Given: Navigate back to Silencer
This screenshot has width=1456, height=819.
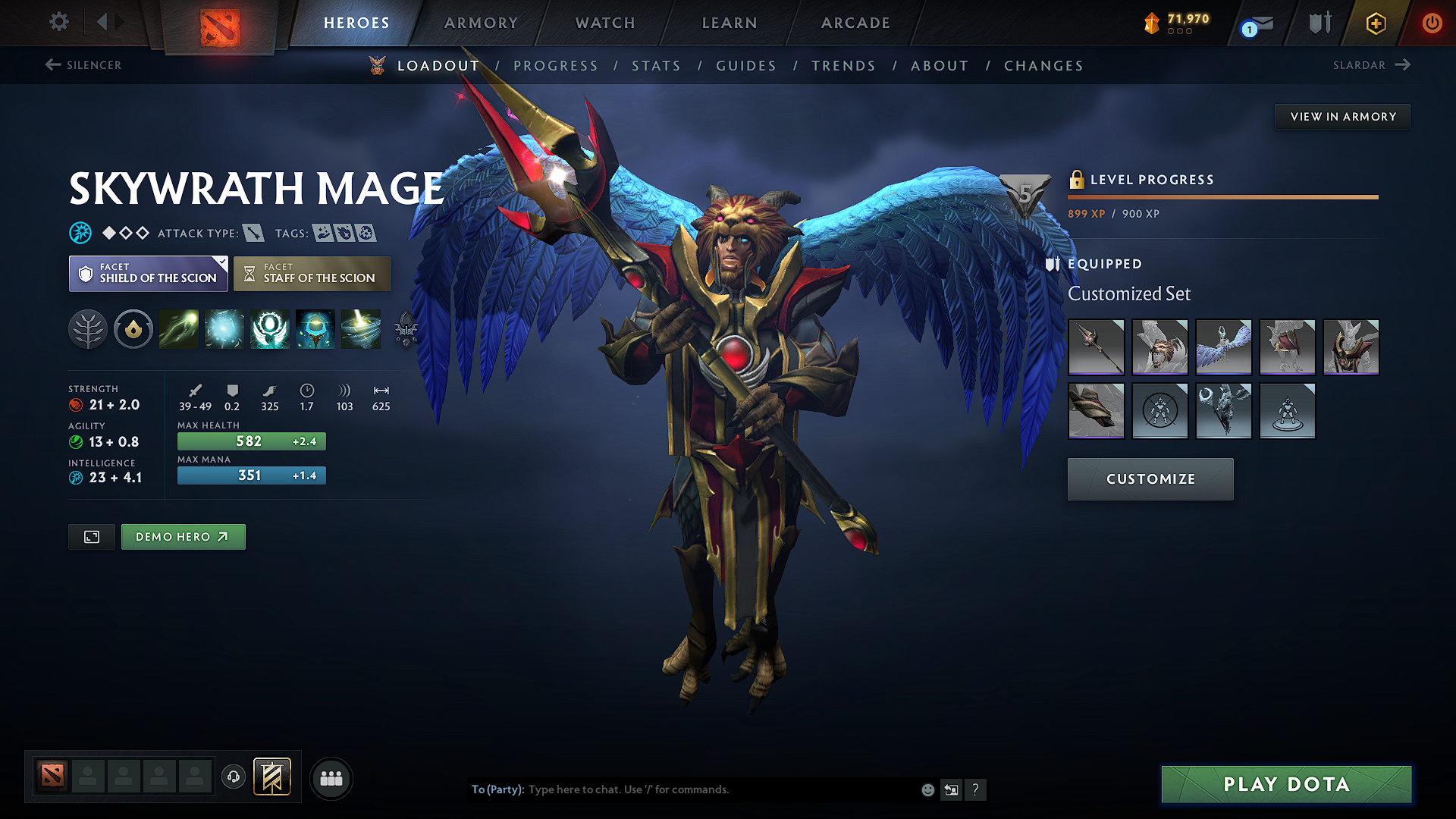Looking at the screenshot, I should coord(82,65).
